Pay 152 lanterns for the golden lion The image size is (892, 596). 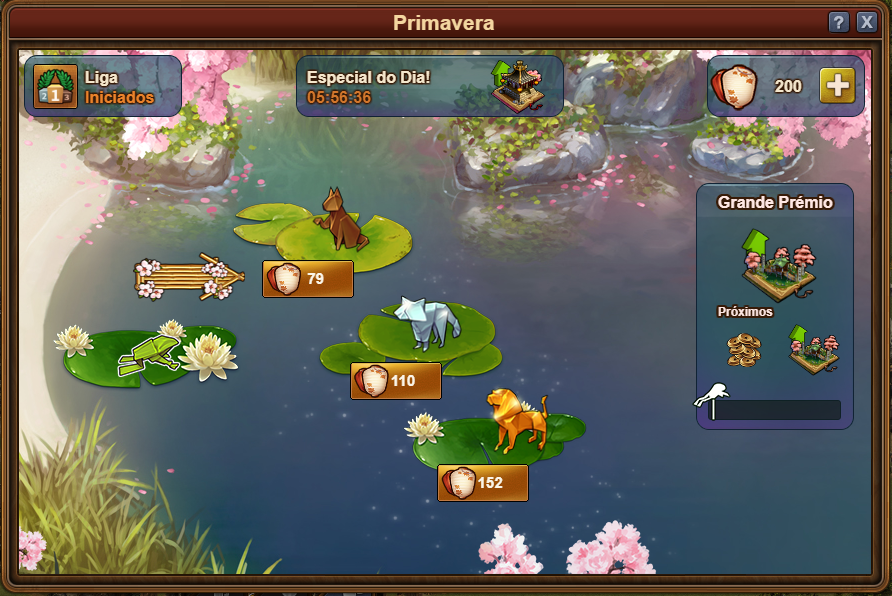pos(483,483)
